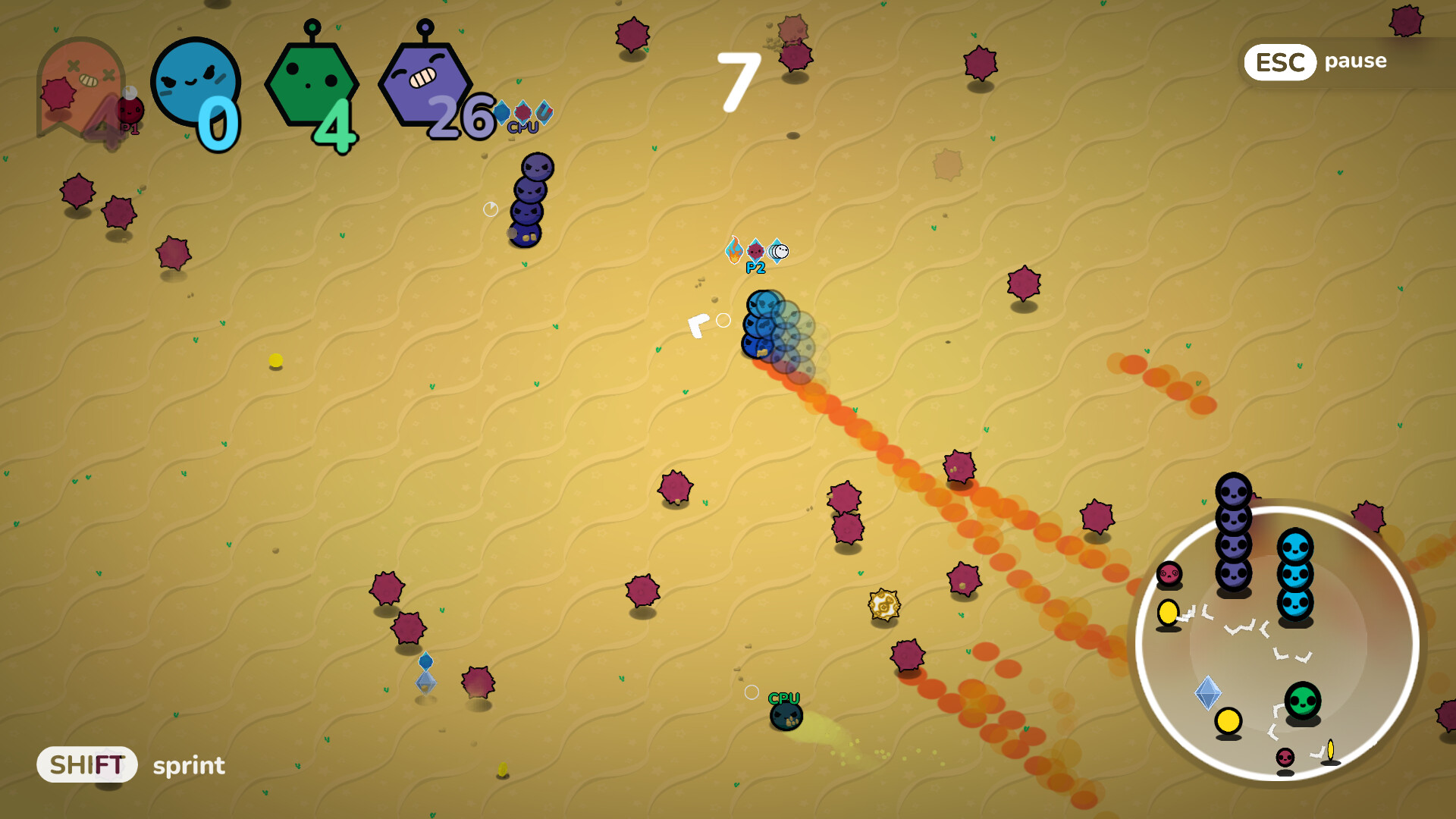Click the magnet buff icon beside CPU label
This screenshot has height=819, width=1456.
[544, 111]
